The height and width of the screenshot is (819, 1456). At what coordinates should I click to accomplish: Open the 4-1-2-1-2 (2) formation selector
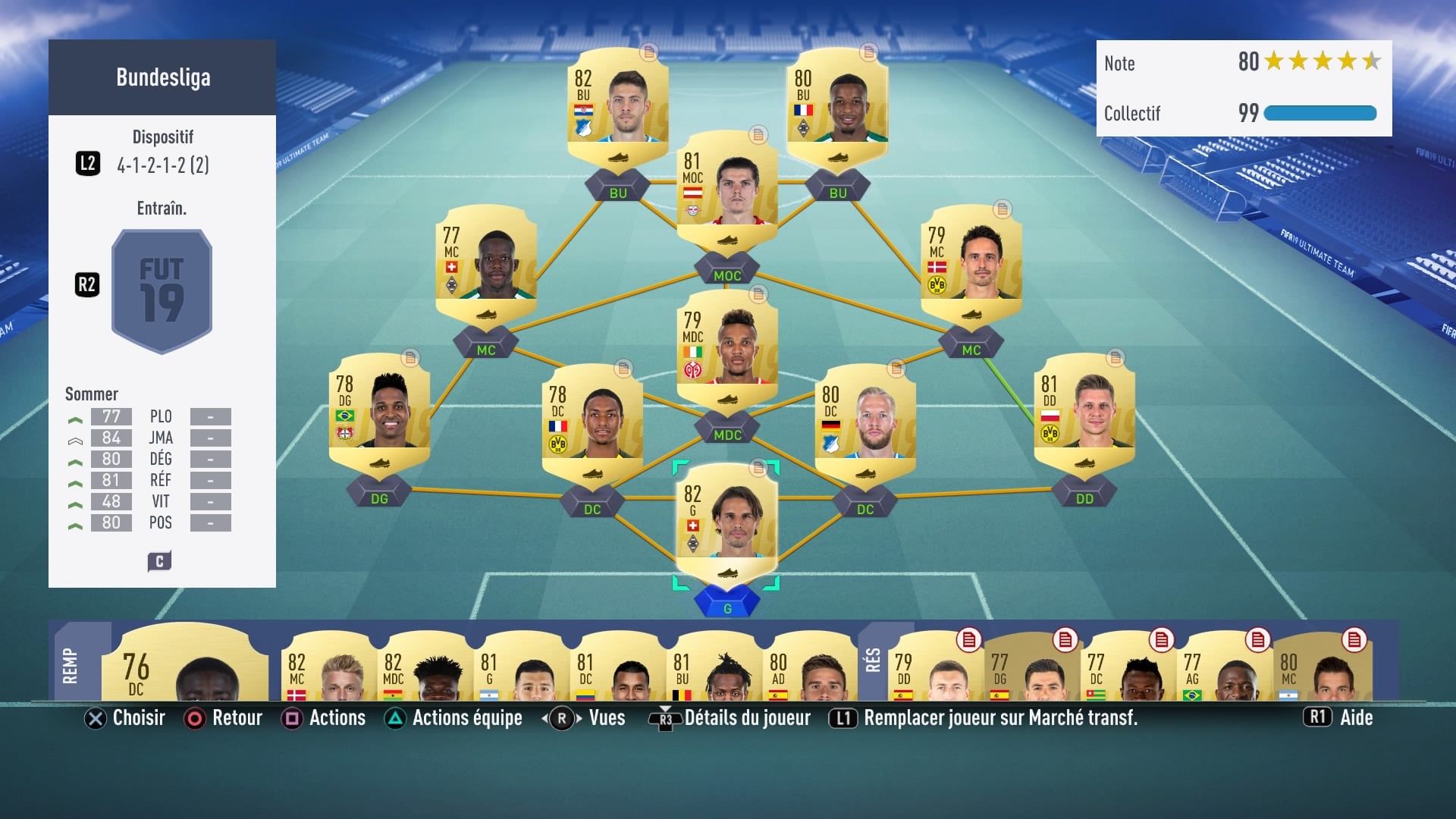163,165
